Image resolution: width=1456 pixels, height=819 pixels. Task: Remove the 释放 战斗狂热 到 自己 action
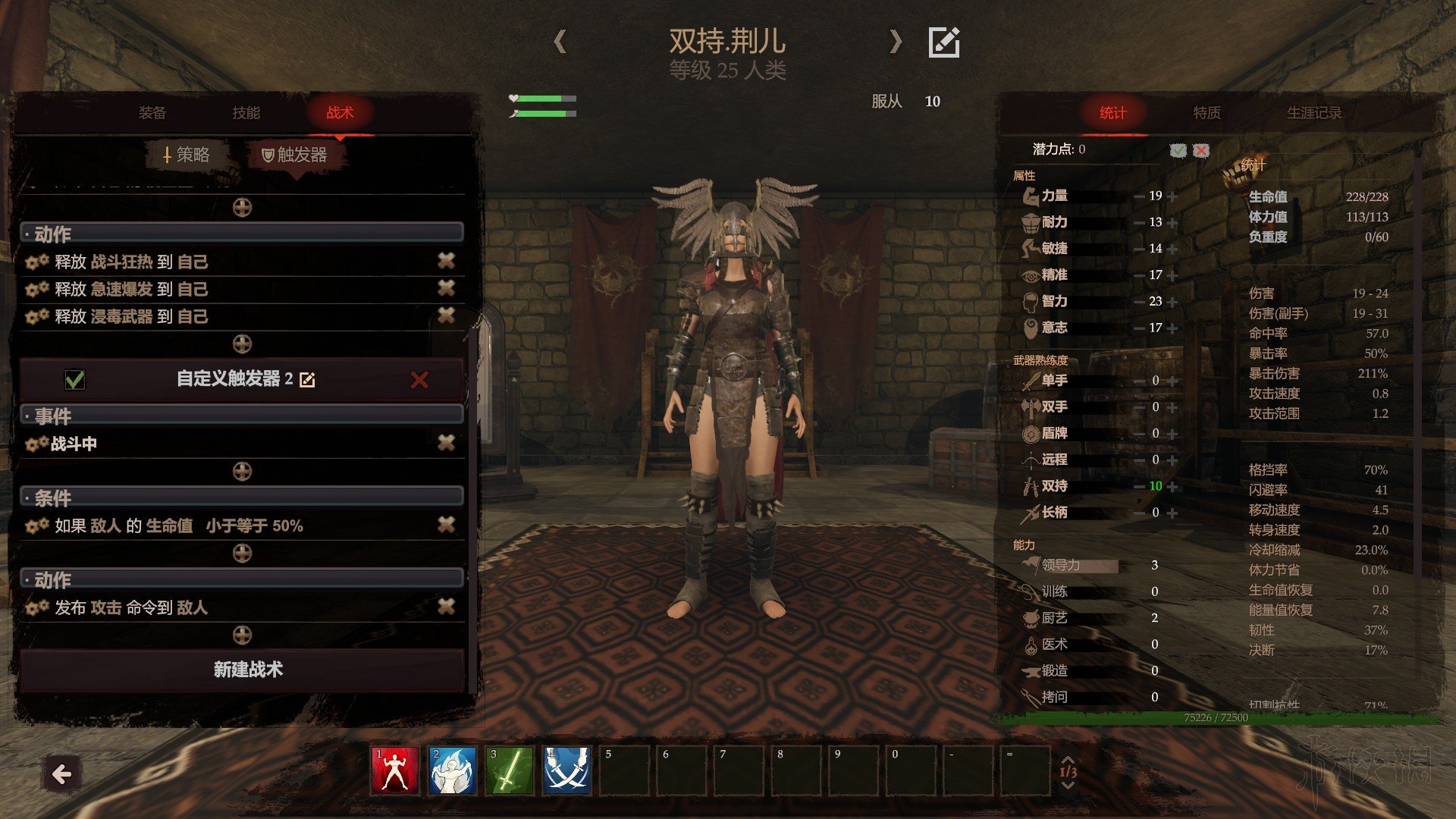click(x=446, y=262)
